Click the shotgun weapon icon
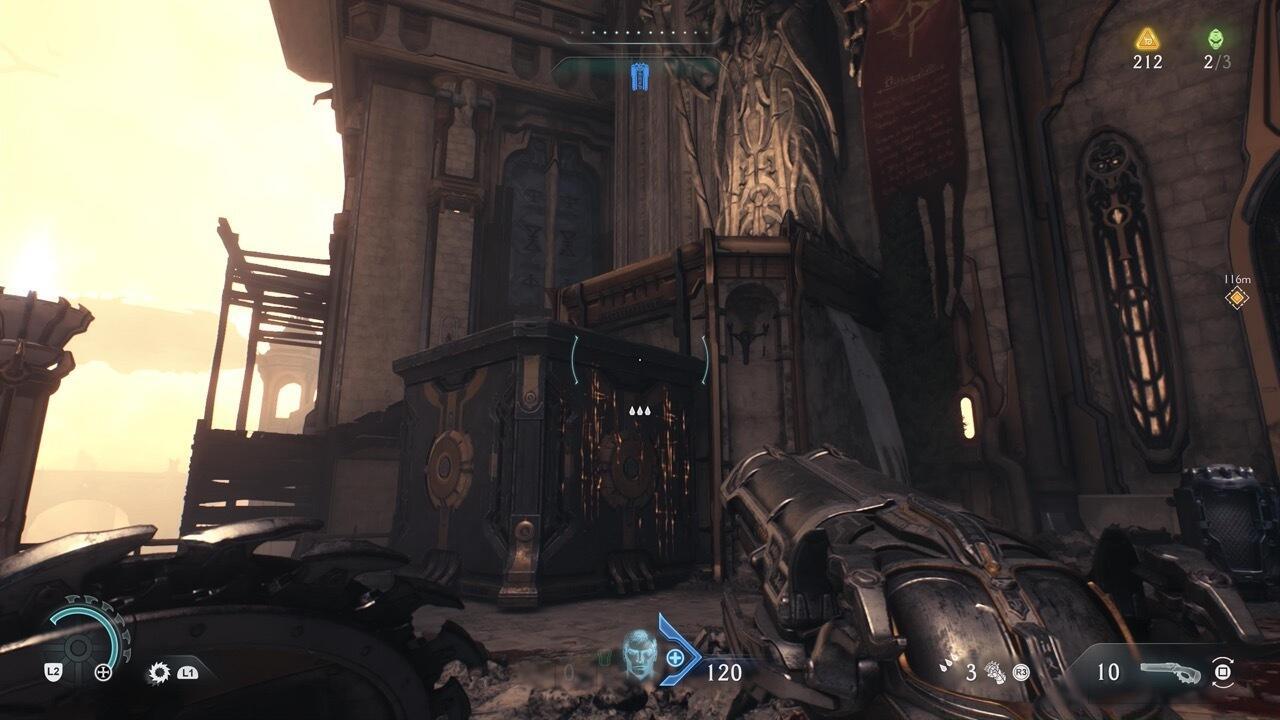This screenshot has height=720, width=1280. [x=1169, y=673]
